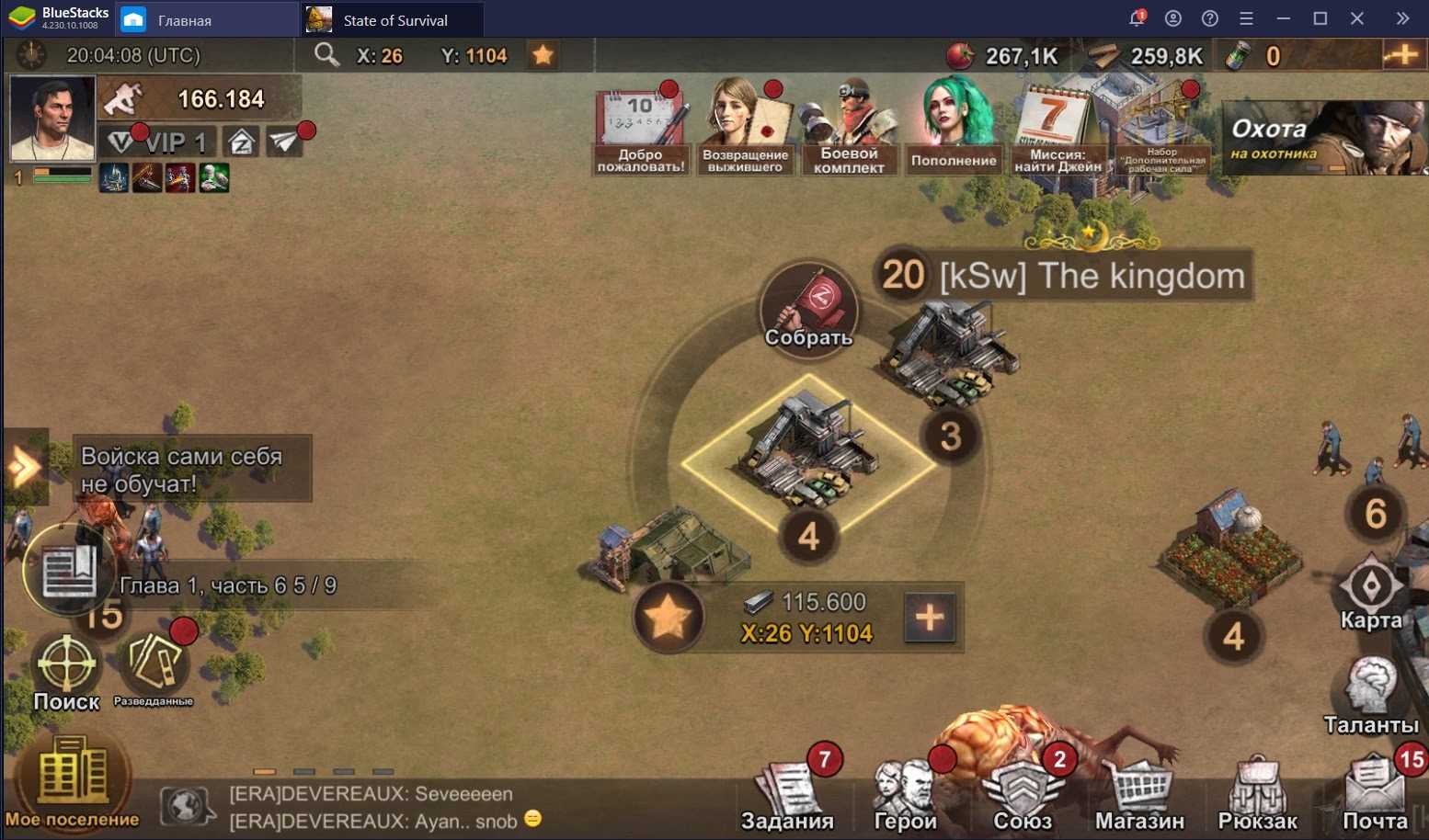Open the Пополнение recharge event
1429x840 pixels.
coord(954,126)
